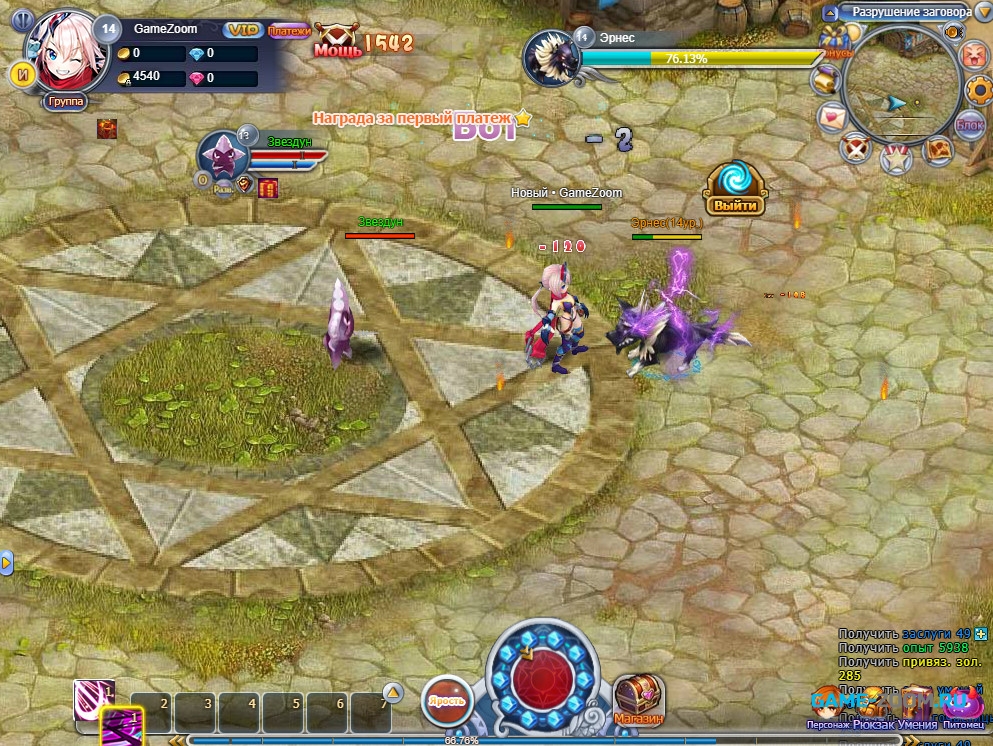The height and width of the screenshot is (746, 993).
Task: Click the Награда за первый платеж banner
Action: [412, 118]
